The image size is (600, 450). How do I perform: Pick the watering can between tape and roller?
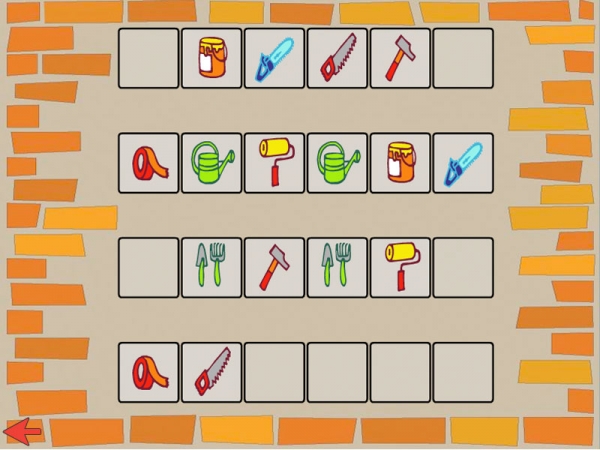211,162
